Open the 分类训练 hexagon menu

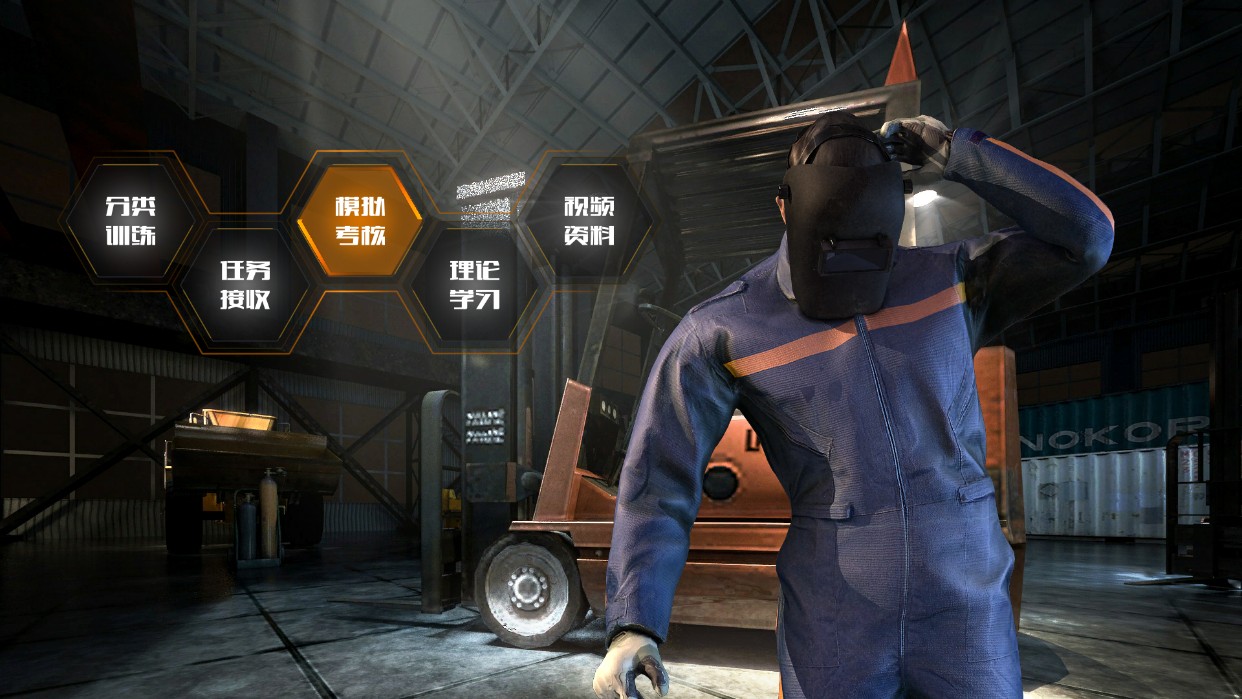[x=131, y=220]
